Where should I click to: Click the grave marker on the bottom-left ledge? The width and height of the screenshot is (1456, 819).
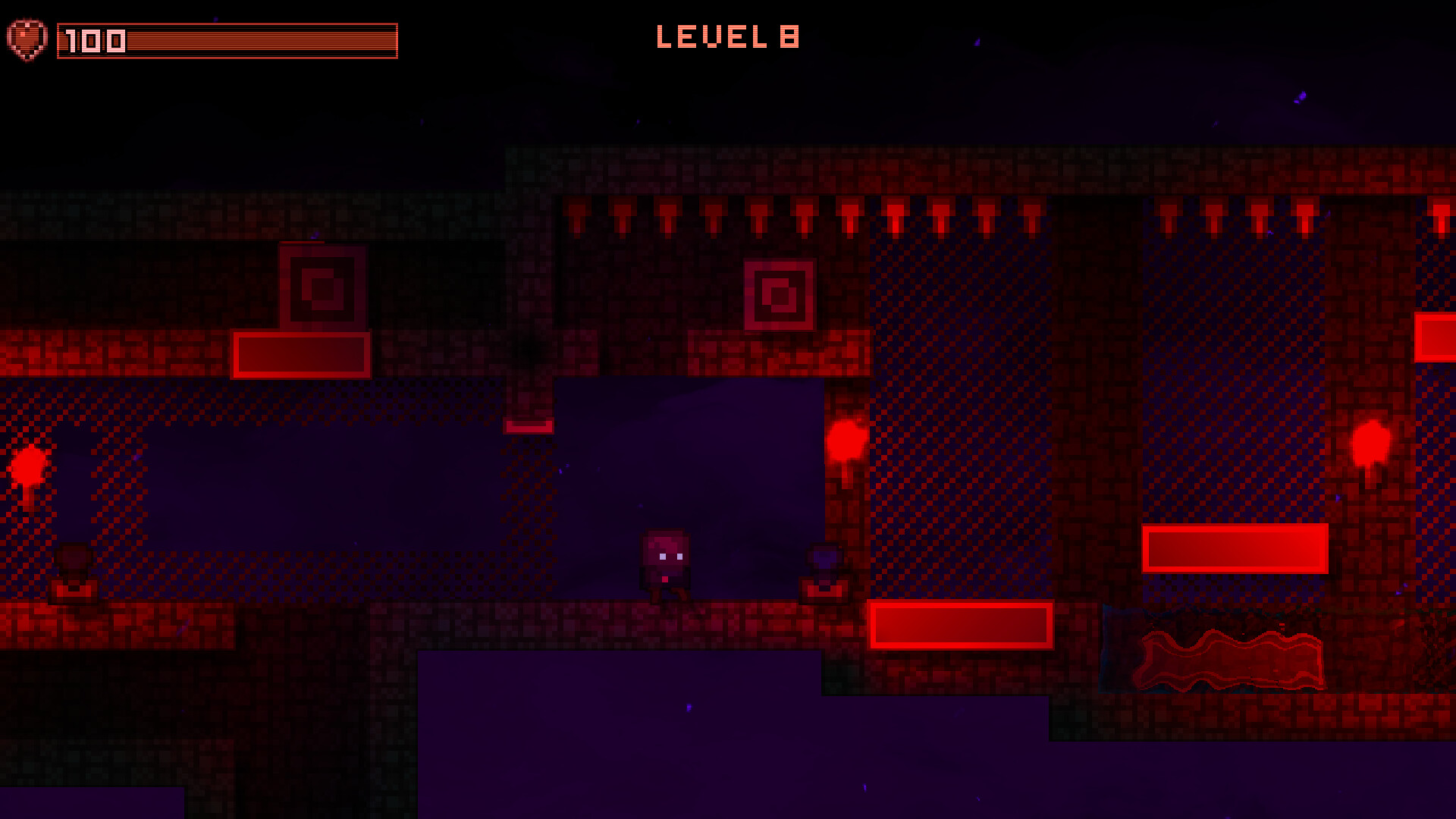pos(72,573)
